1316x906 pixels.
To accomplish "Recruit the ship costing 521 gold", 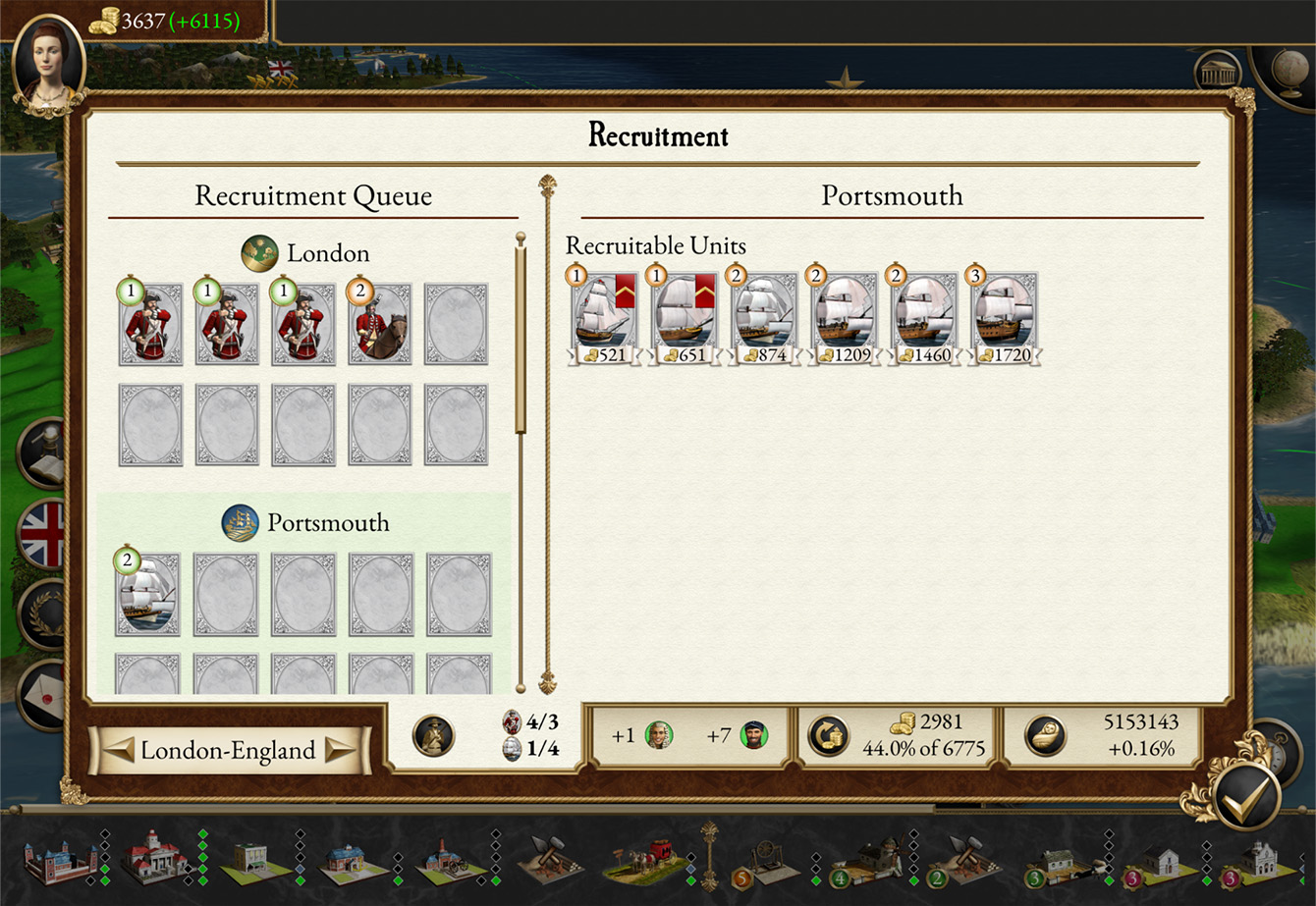I will point(602,318).
